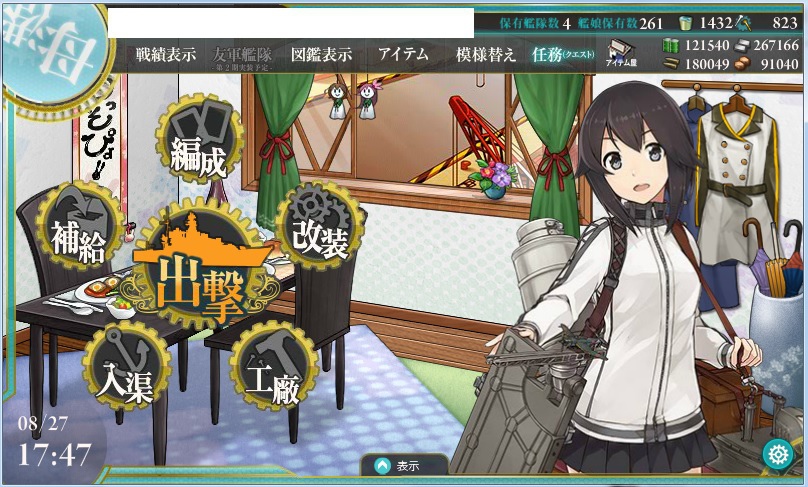
Task: Show 戦績表示 battle records
Action: (x=166, y=55)
